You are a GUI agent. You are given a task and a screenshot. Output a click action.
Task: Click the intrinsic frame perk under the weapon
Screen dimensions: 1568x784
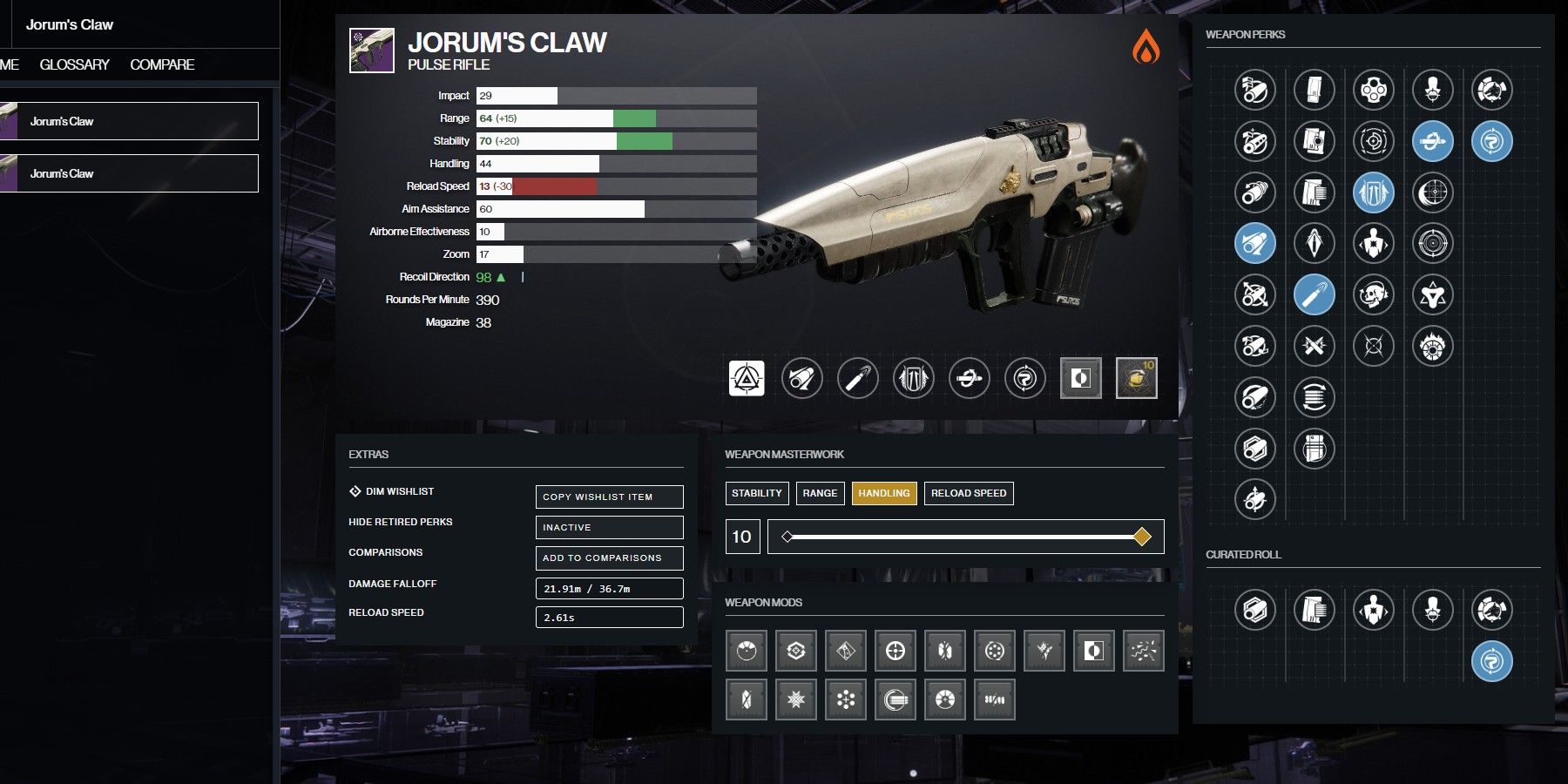[747, 378]
